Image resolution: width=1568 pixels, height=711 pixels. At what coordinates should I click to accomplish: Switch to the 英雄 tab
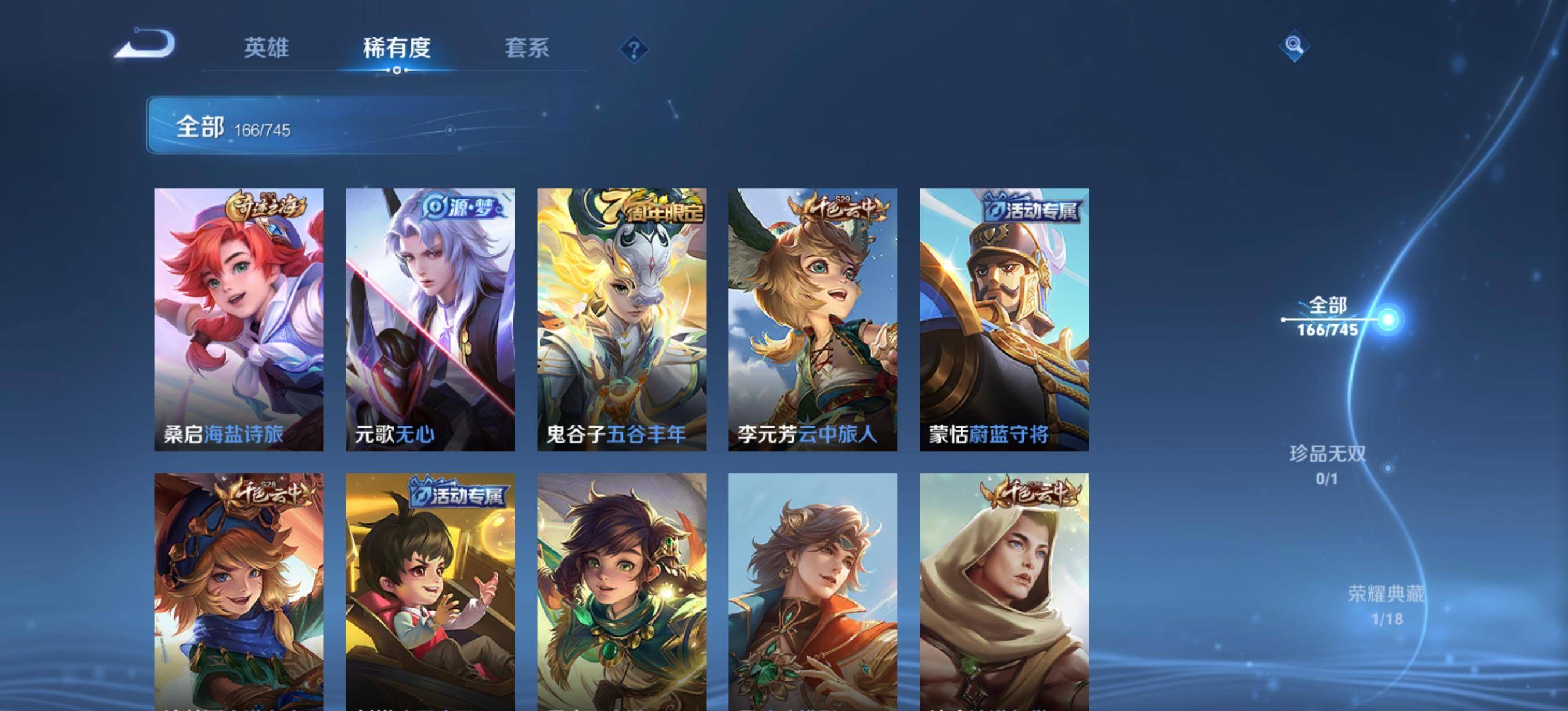click(266, 48)
